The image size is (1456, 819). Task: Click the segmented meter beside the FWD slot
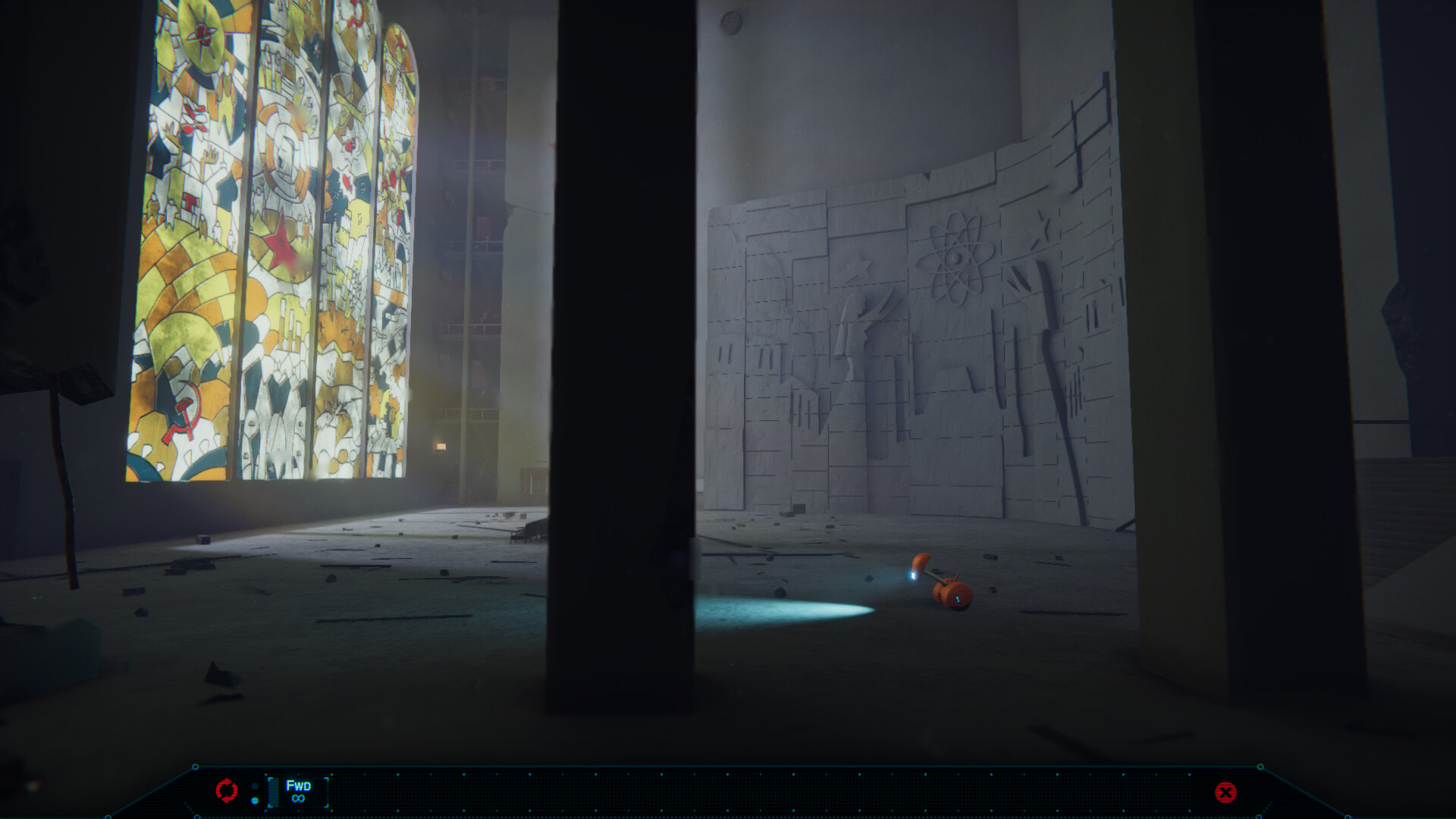pyautogui.click(x=275, y=792)
